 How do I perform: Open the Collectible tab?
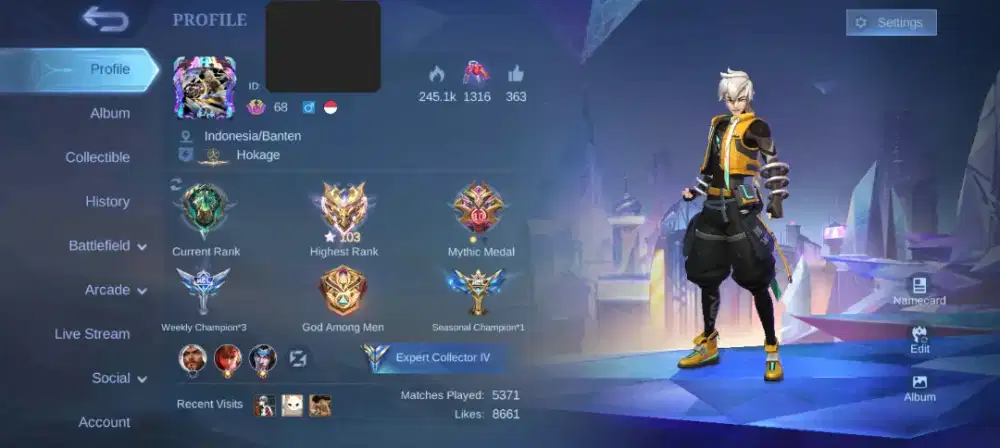(97, 157)
